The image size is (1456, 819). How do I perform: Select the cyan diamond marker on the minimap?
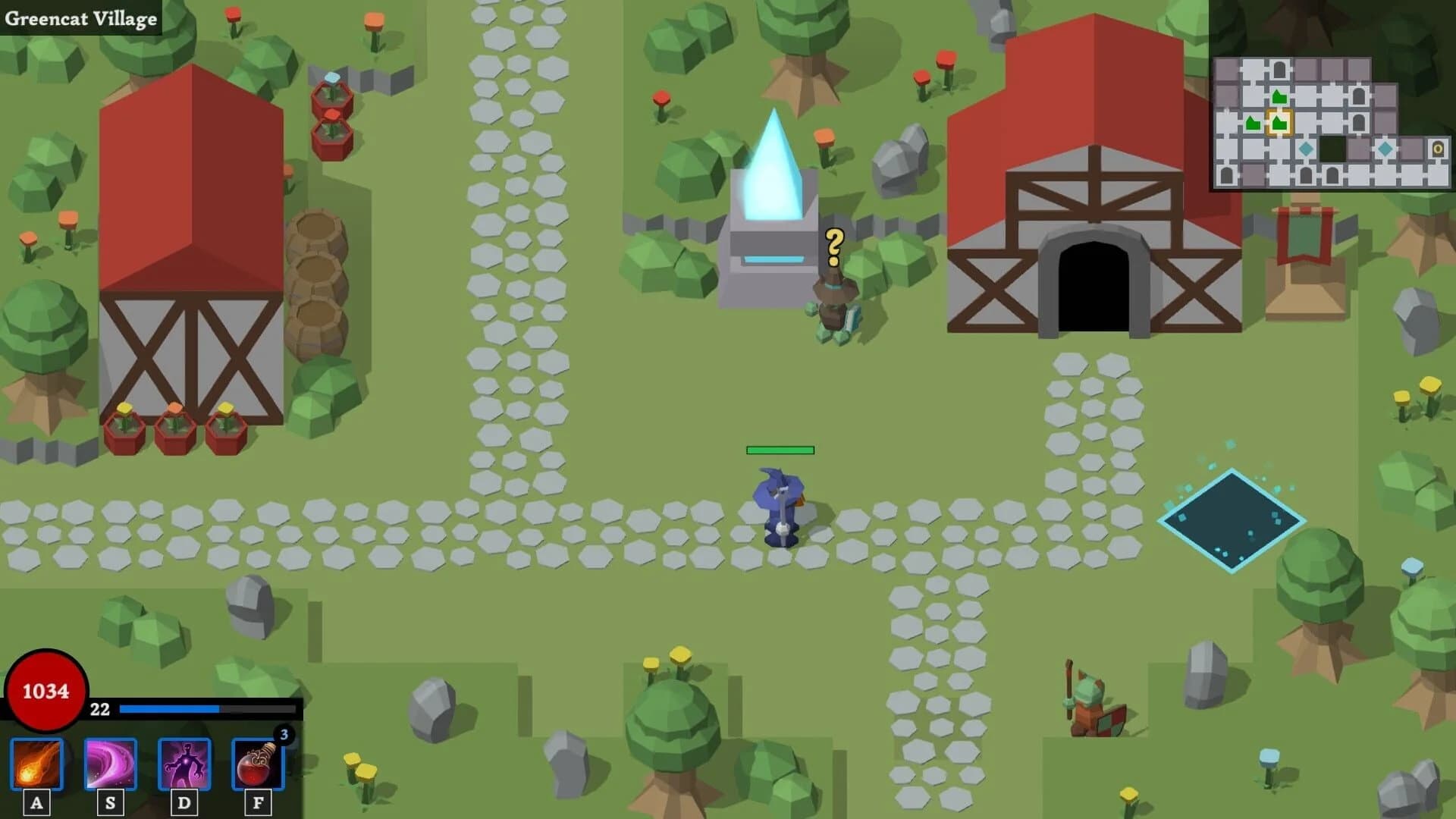point(1306,149)
